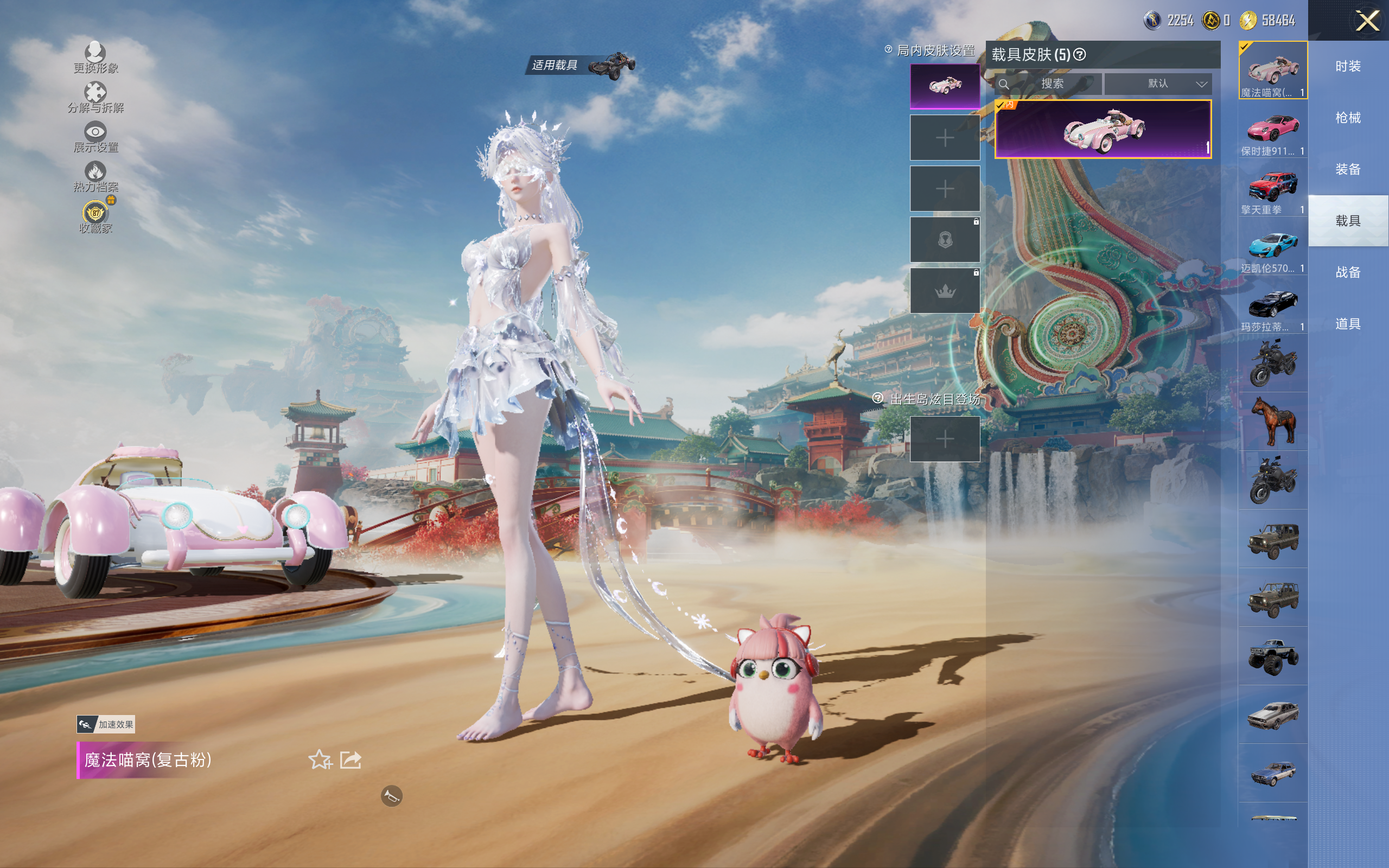
Task: Favorite the skin with star icon
Action: 320,759
